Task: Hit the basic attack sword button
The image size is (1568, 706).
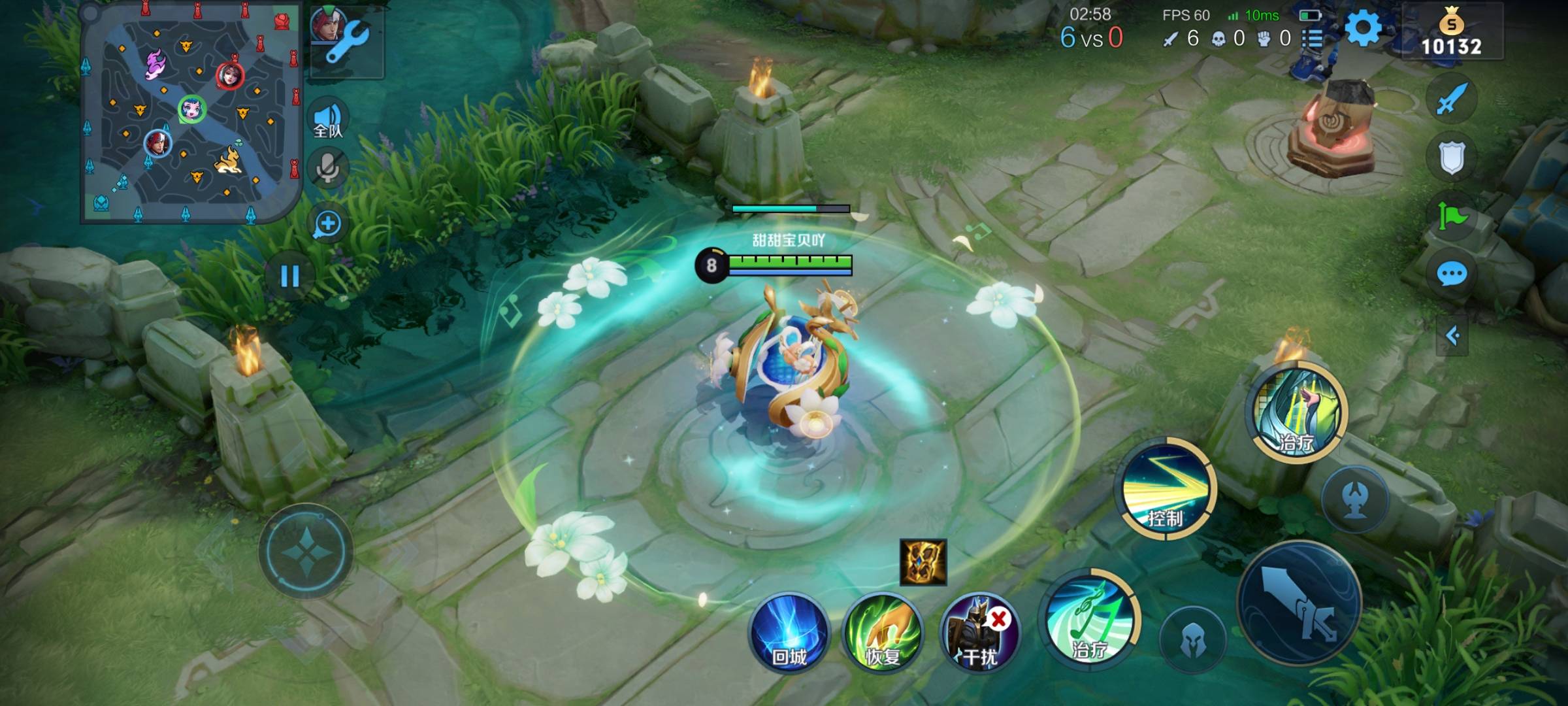Action: (1299, 603)
